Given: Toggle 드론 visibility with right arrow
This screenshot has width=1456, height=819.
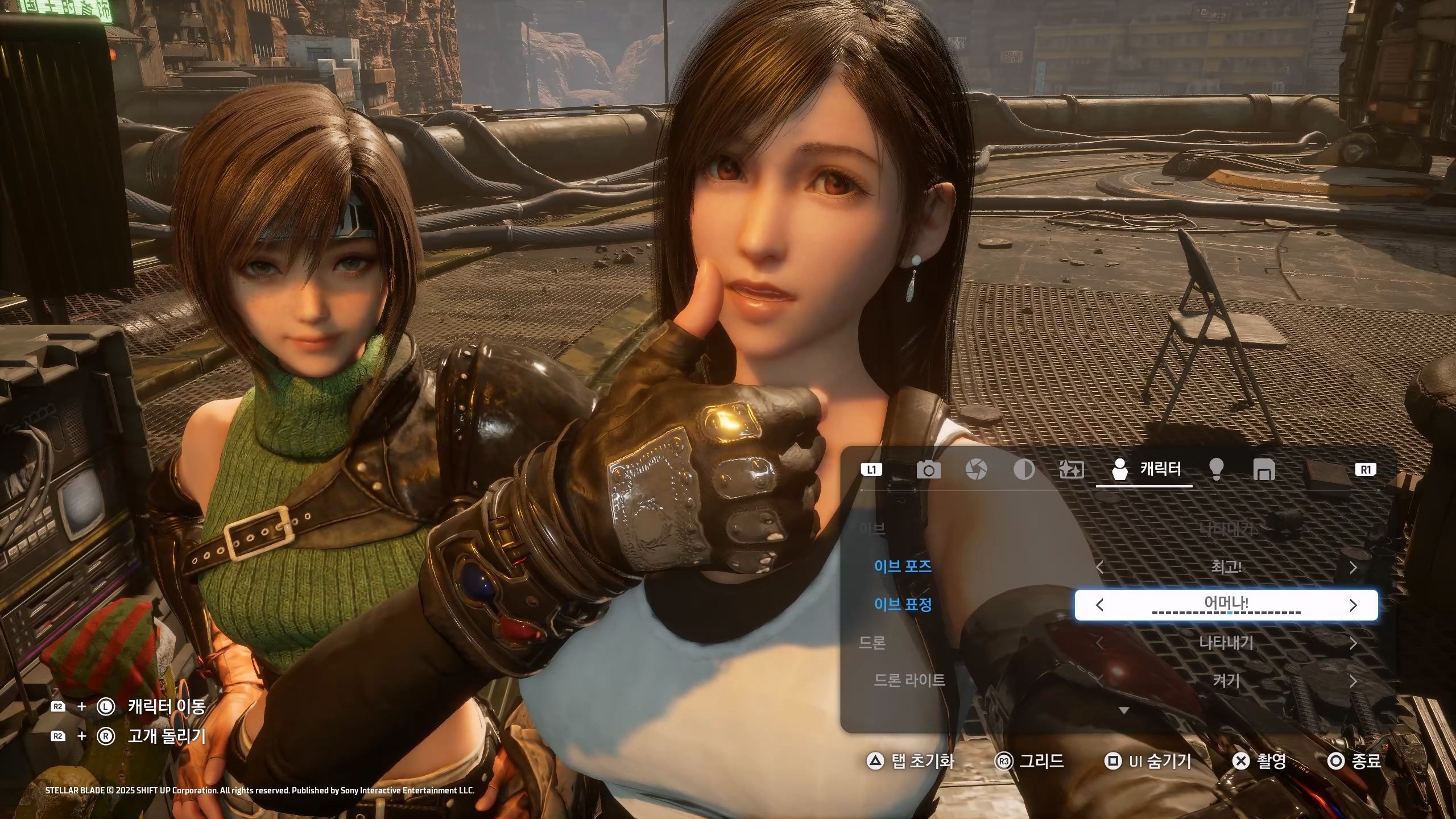Looking at the screenshot, I should pyautogui.click(x=1353, y=643).
